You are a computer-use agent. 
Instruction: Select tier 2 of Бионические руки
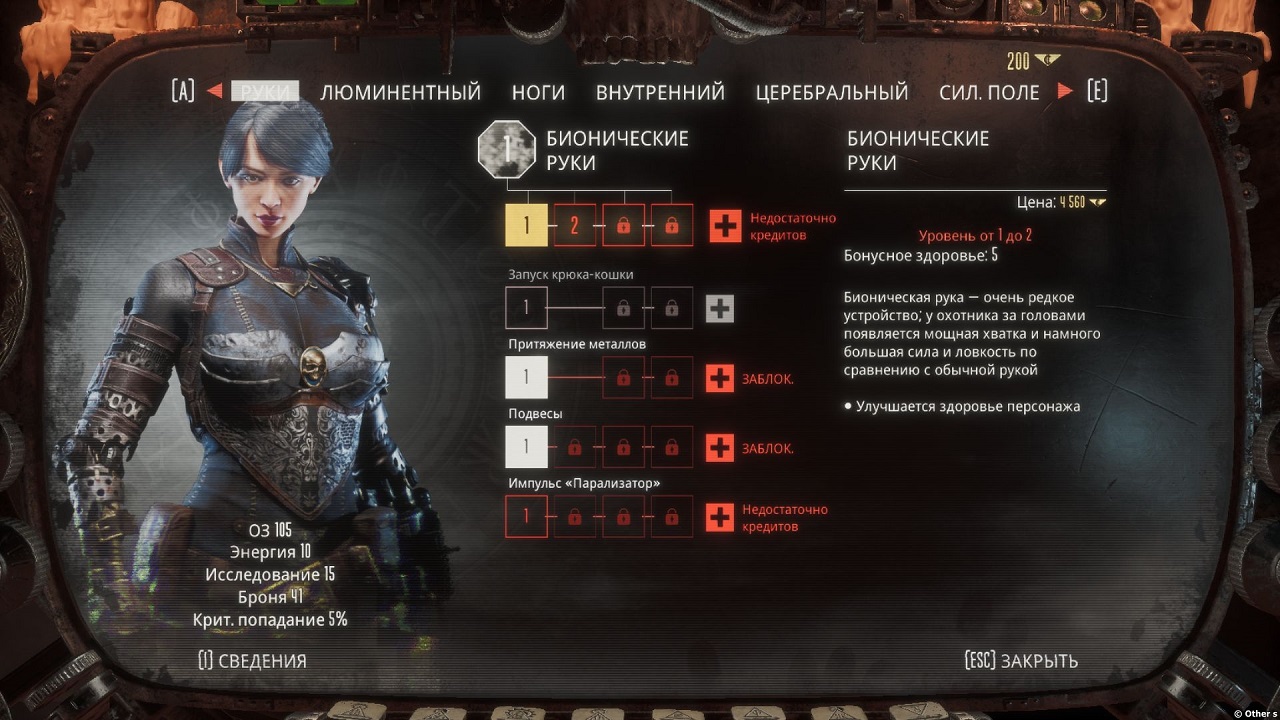(575, 225)
